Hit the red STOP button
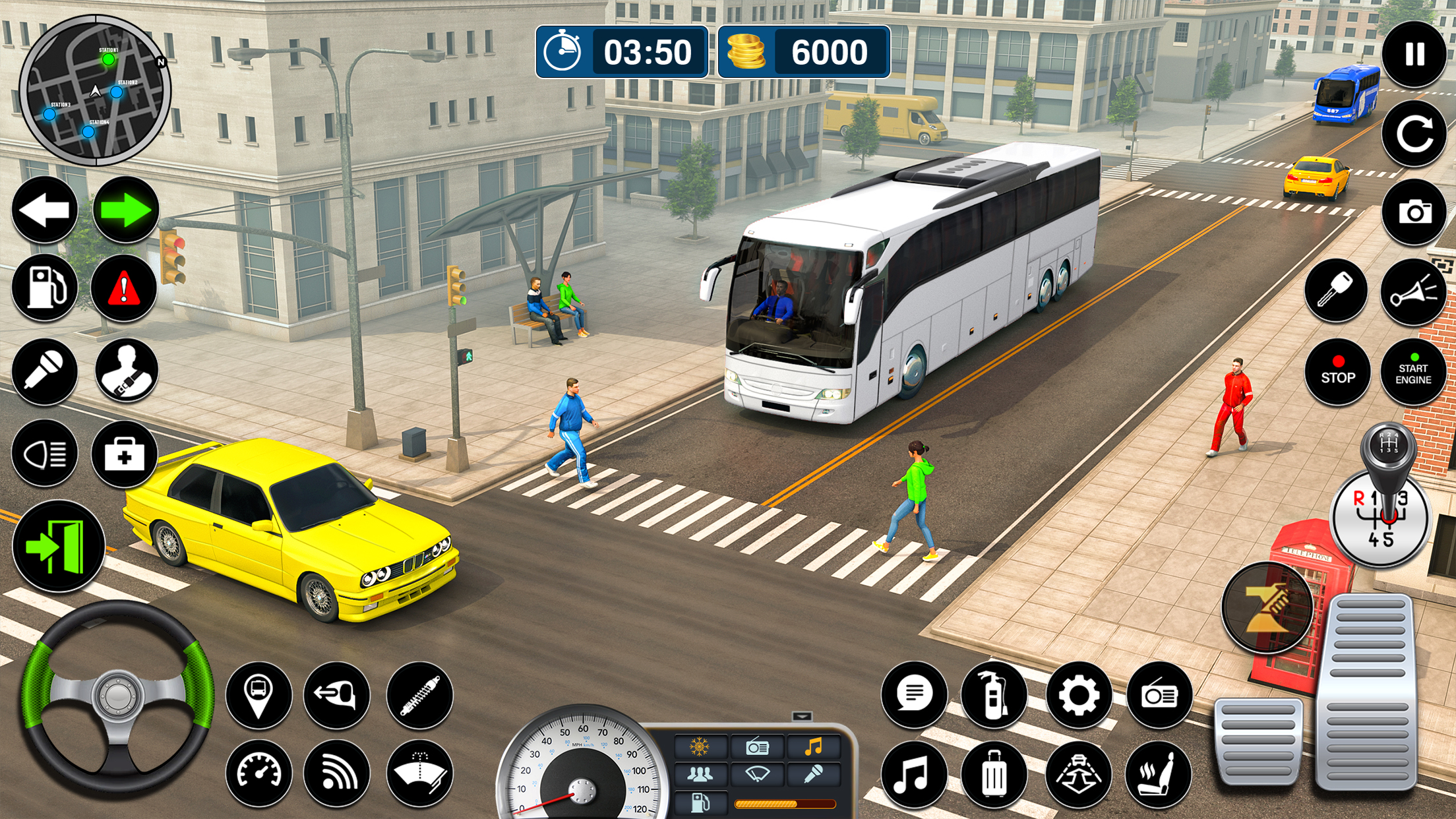1456x819 pixels. [x=1337, y=373]
